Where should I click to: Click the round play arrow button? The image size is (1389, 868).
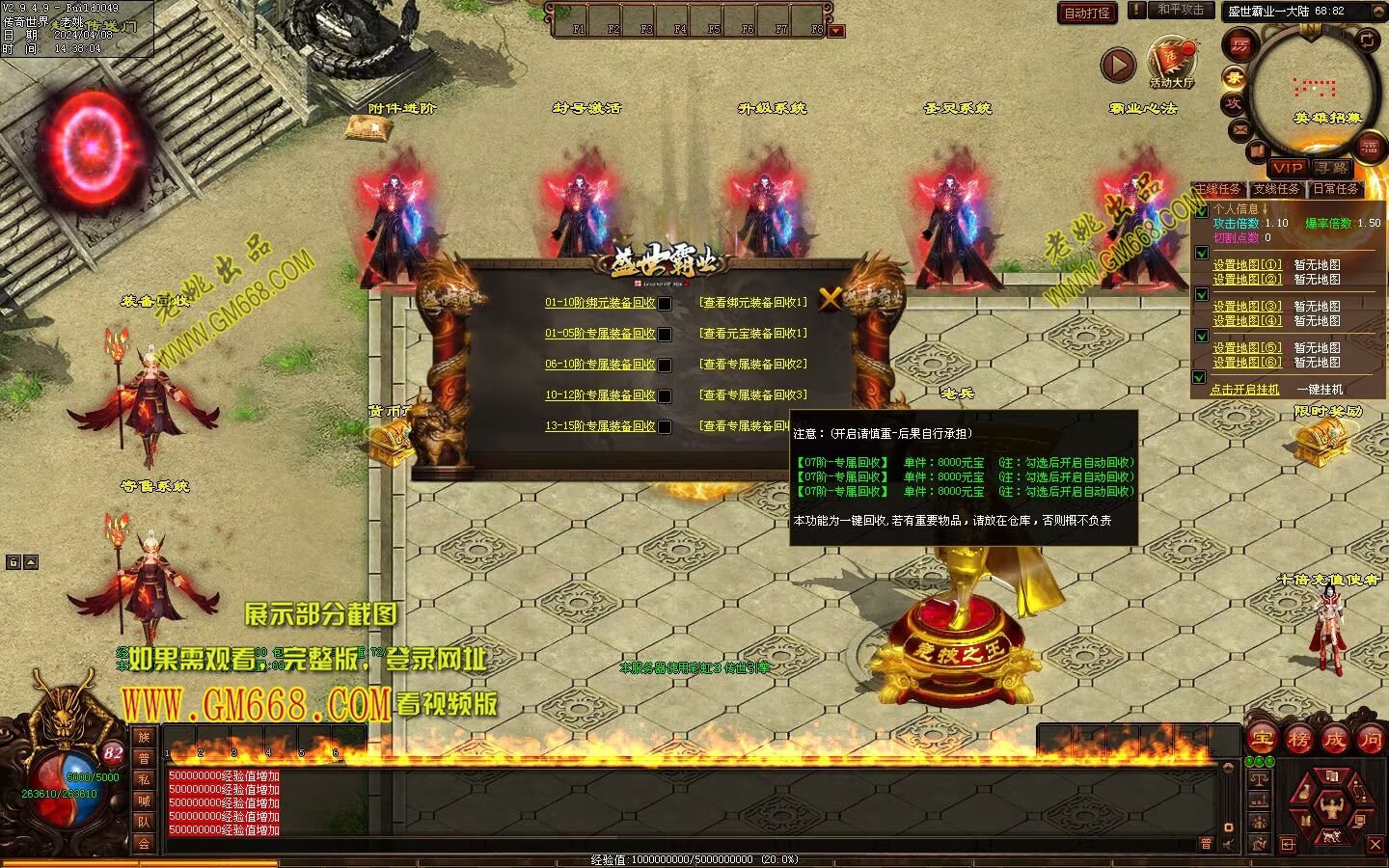click(x=1118, y=66)
